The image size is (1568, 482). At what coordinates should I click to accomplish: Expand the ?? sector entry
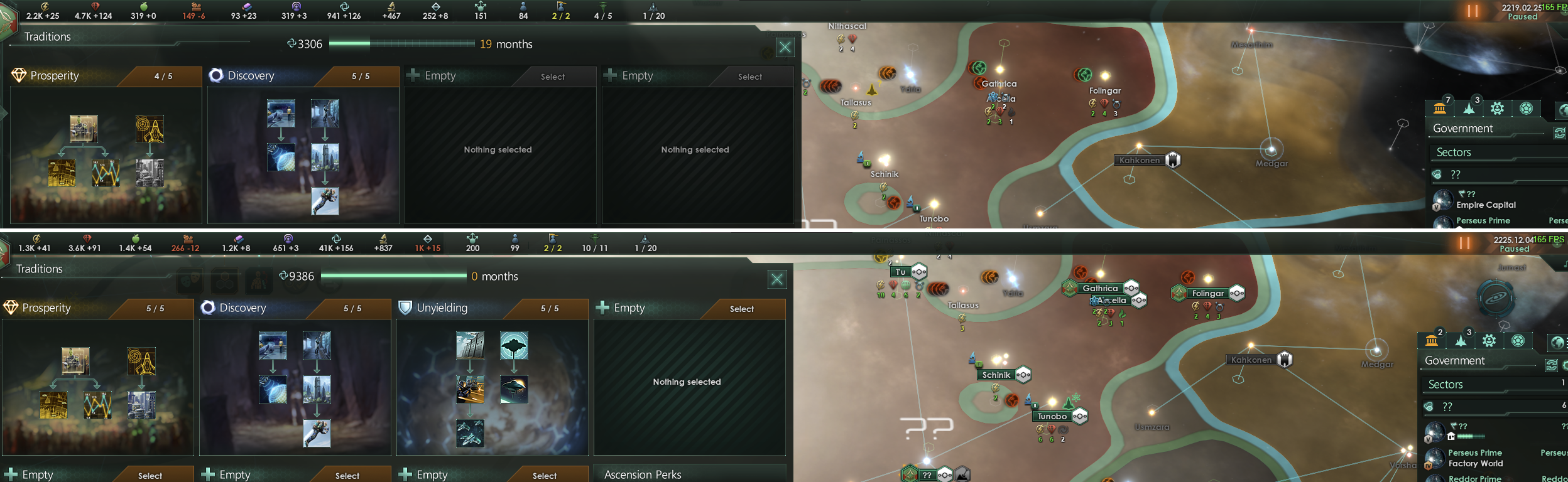coord(1456,174)
